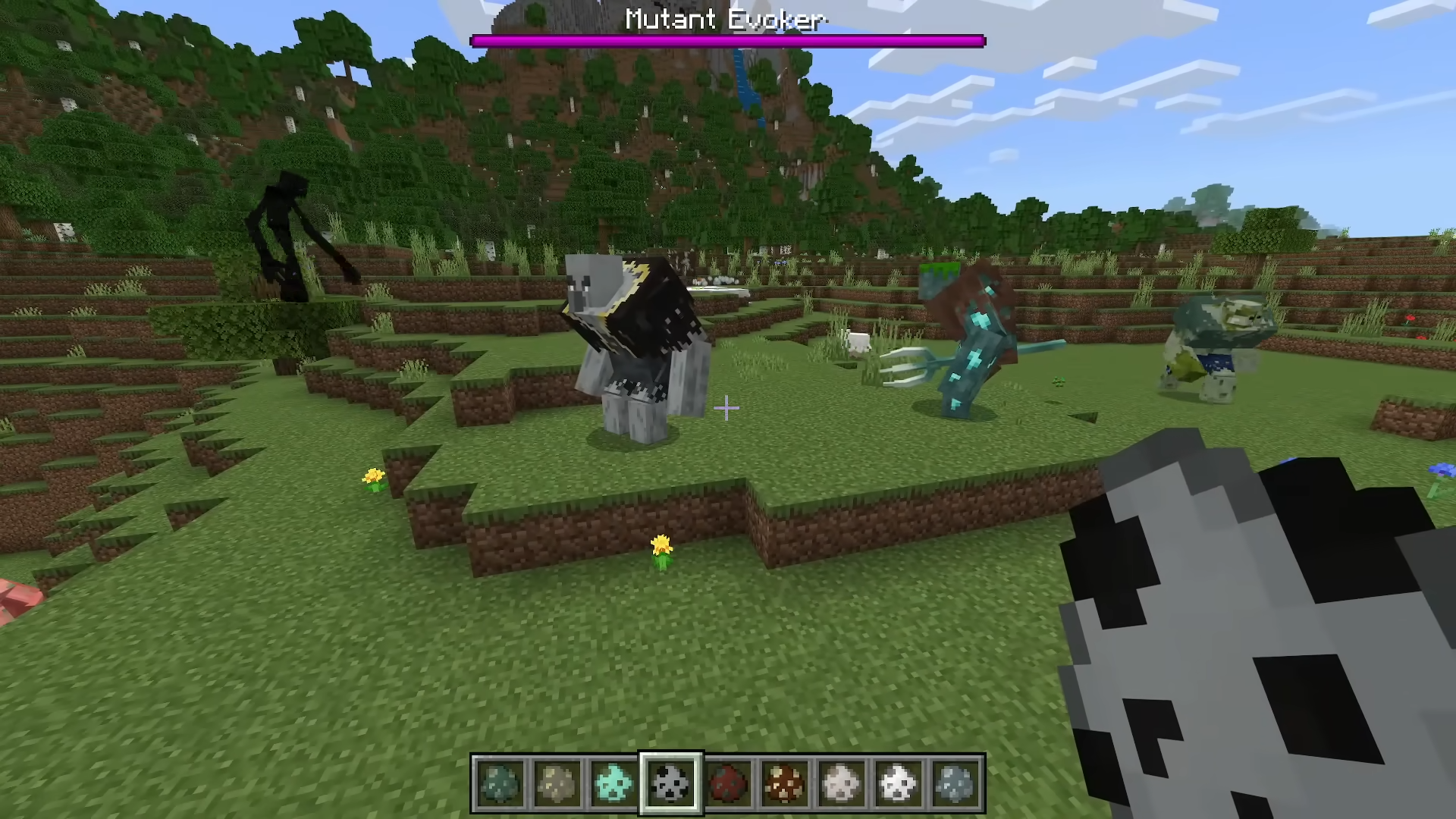Choose the bright cyan spawn egg
This screenshot has width=1456, height=819.
613,783
